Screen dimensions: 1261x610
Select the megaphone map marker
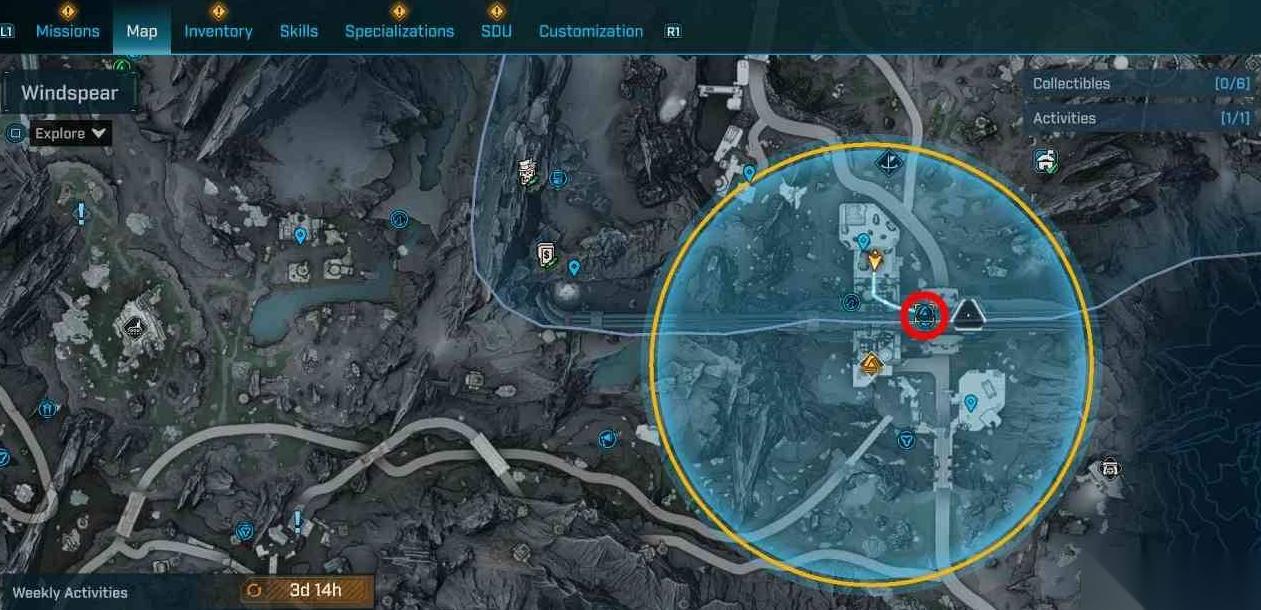pos(607,439)
